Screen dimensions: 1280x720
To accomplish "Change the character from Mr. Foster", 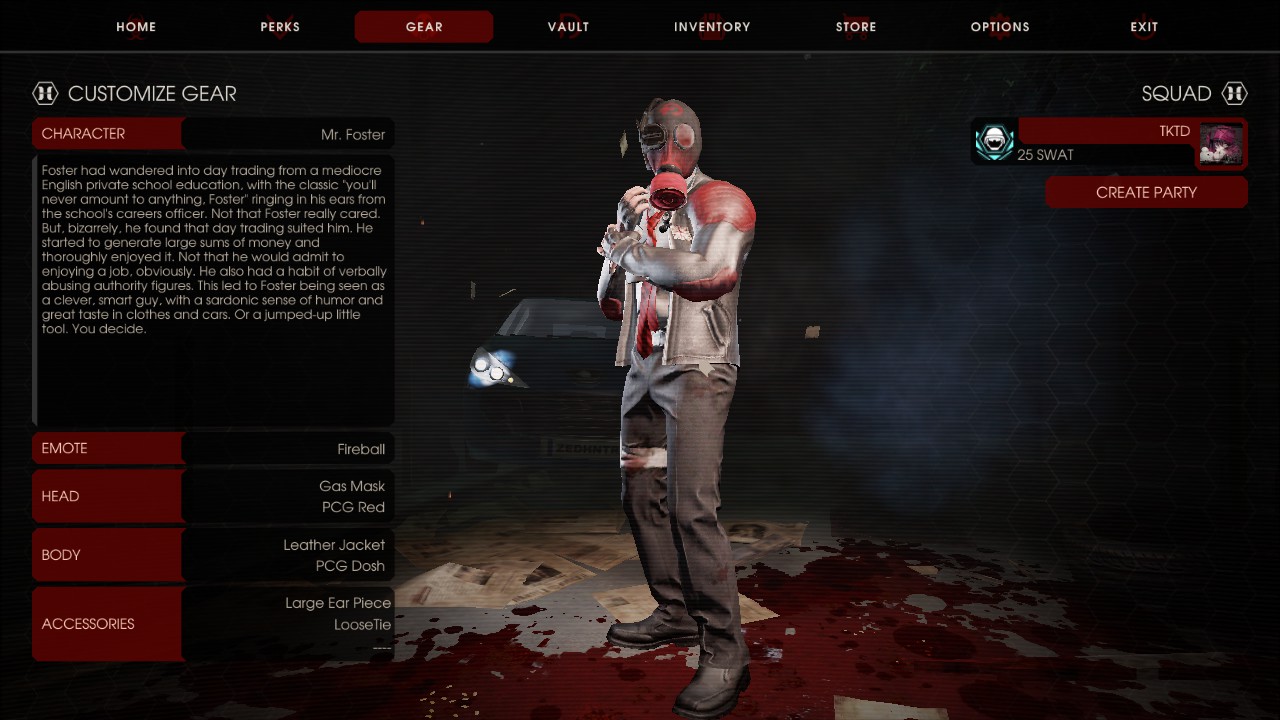I will [213, 134].
